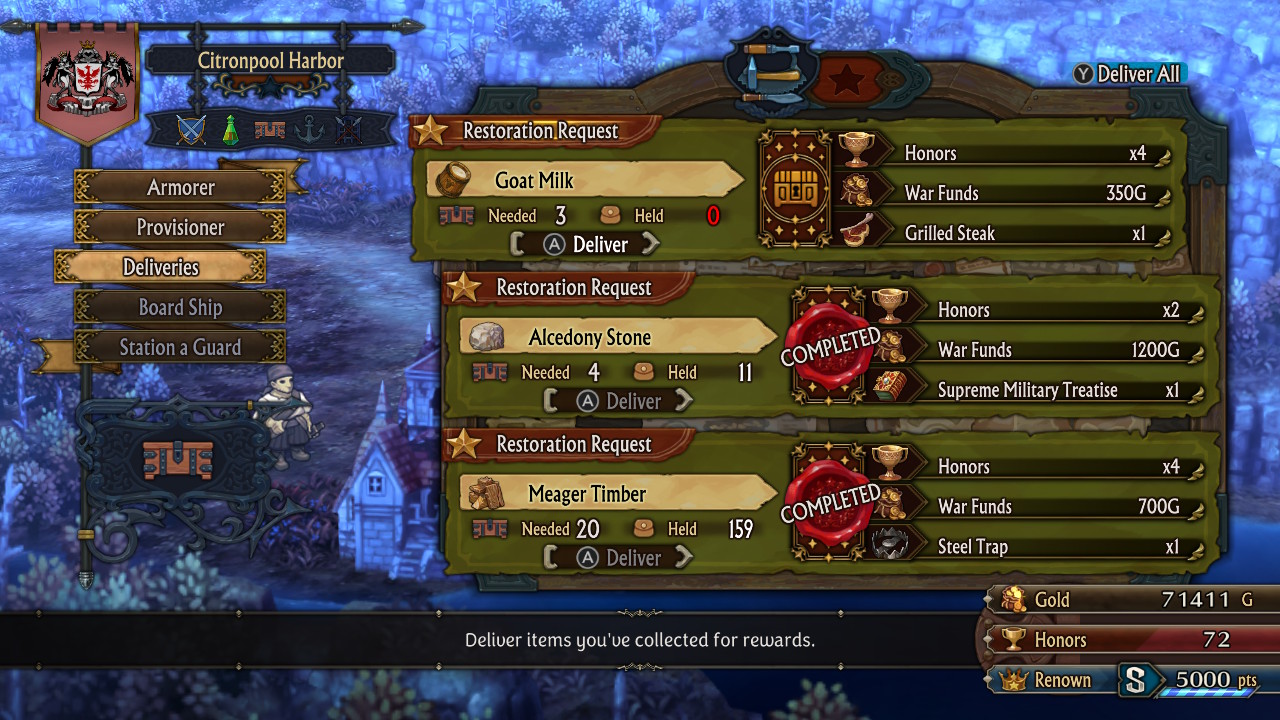Open the Armorer menu entry
1280x720 pixels.
click(180, 187)
